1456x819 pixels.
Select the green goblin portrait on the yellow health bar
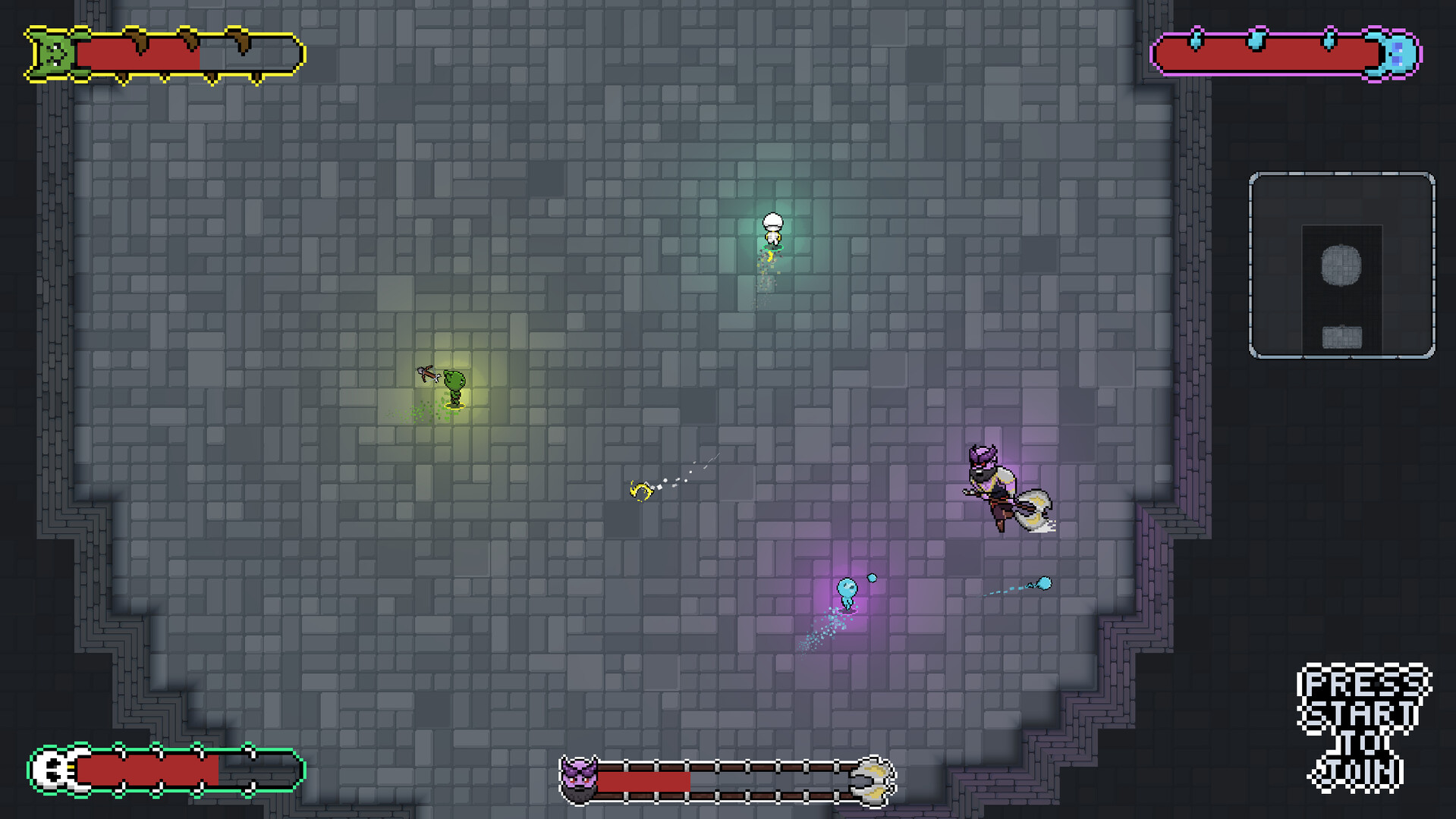click(x=55, y=53)
